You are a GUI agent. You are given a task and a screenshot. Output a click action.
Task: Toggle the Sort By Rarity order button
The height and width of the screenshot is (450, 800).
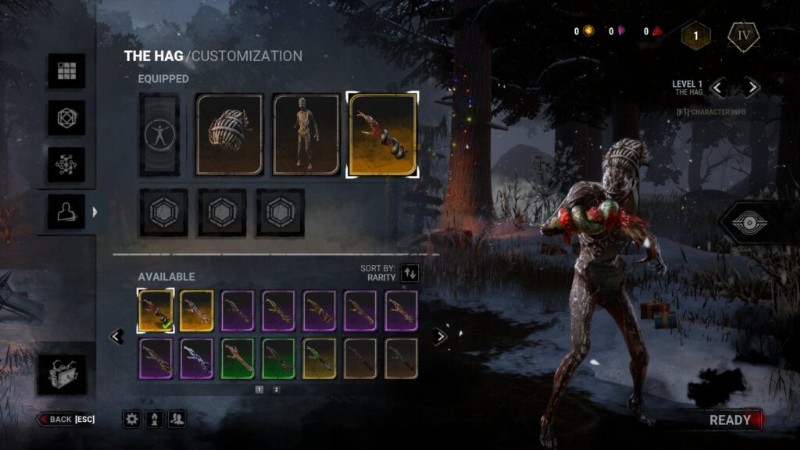click(410, 272)
